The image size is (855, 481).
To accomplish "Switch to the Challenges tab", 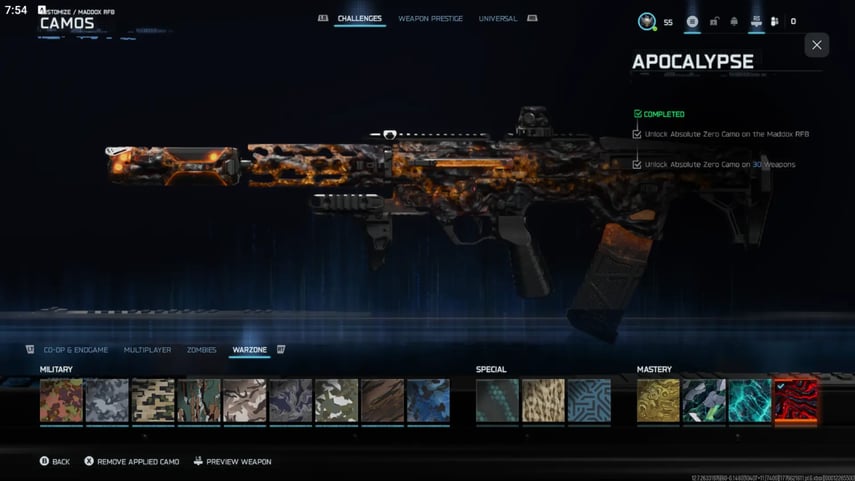I will 359,19.
